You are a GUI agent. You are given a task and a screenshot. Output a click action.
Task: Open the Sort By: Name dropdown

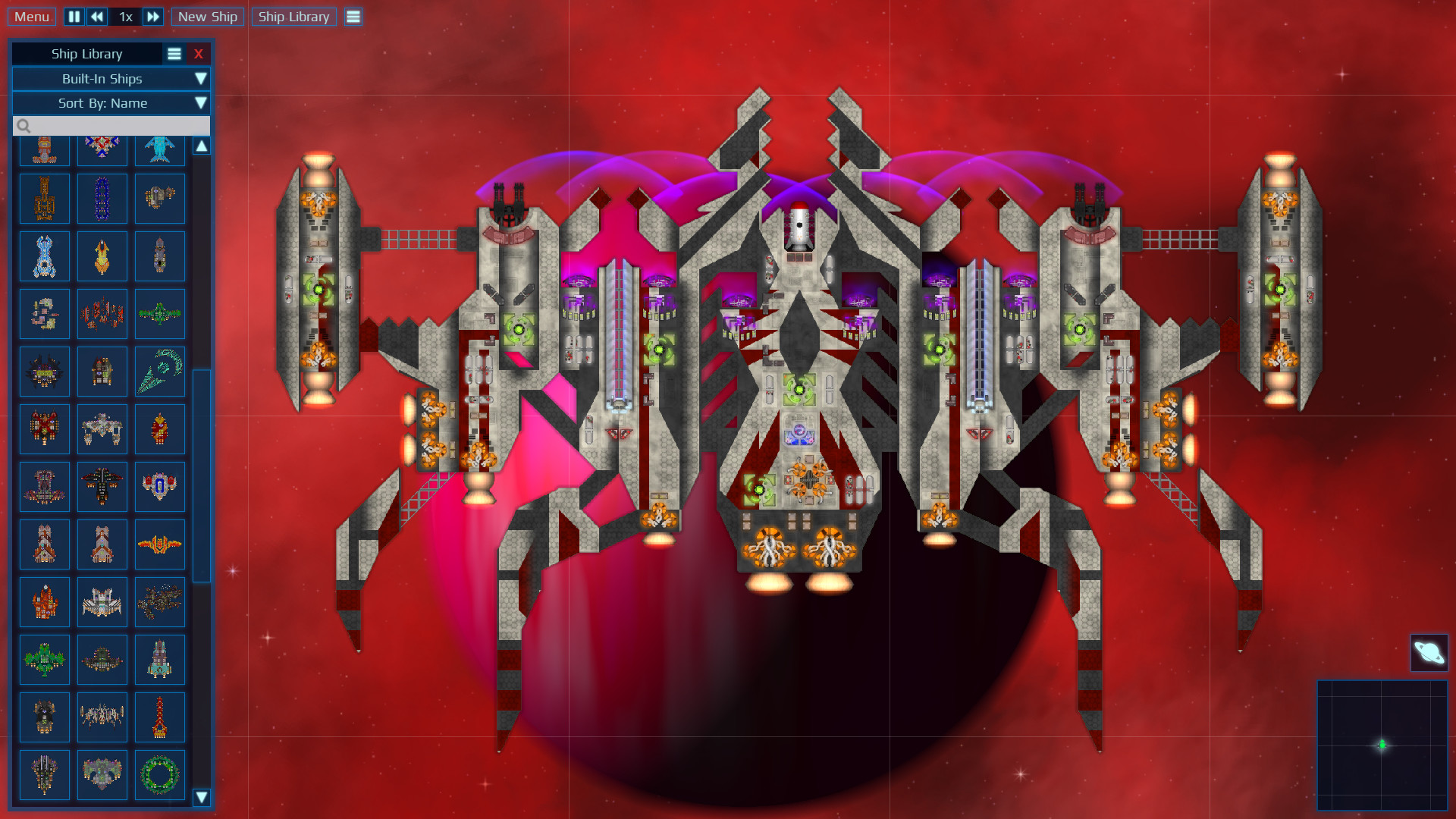[111, 103]
